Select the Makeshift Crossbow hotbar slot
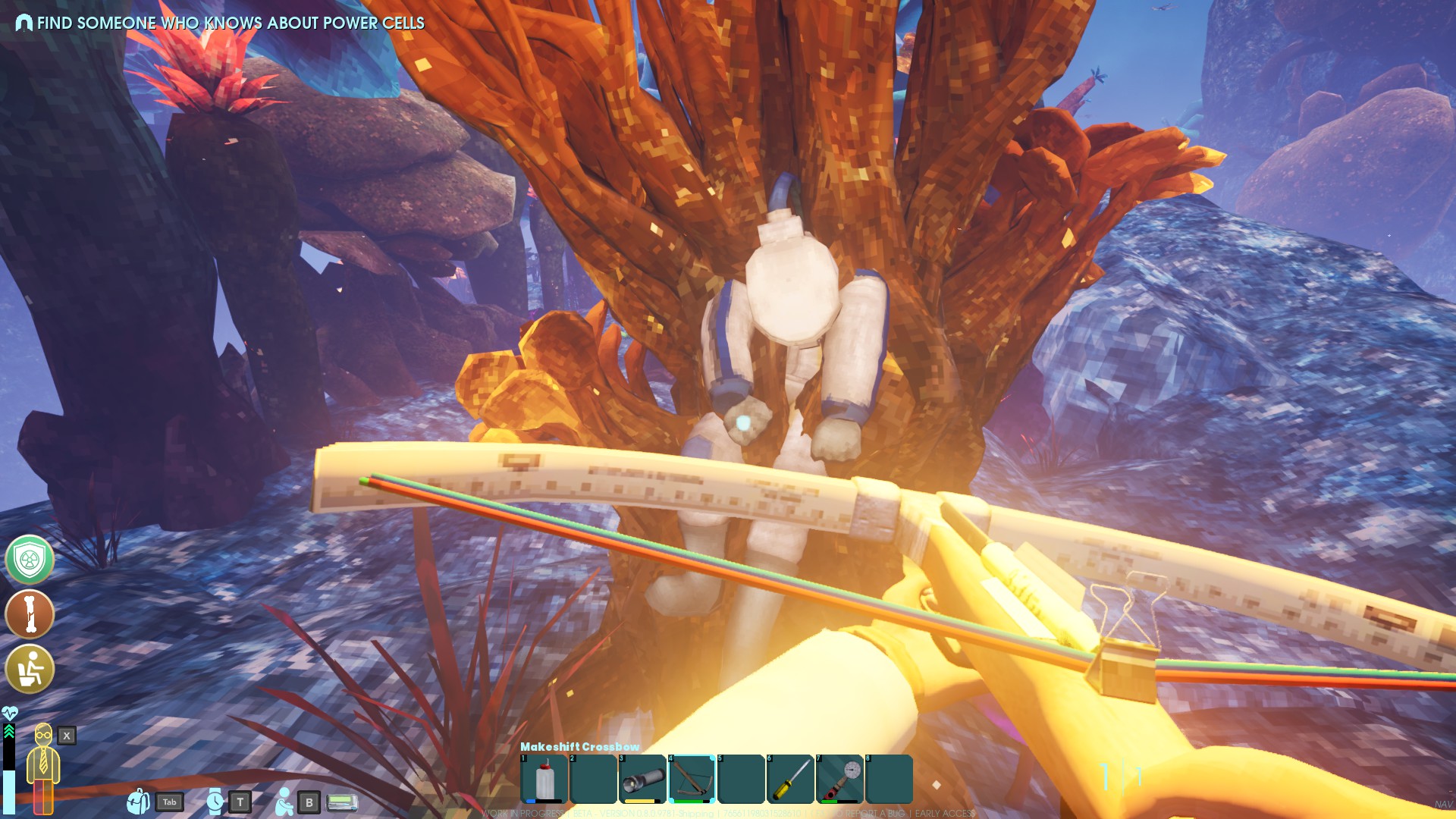 tap(692, 778)
